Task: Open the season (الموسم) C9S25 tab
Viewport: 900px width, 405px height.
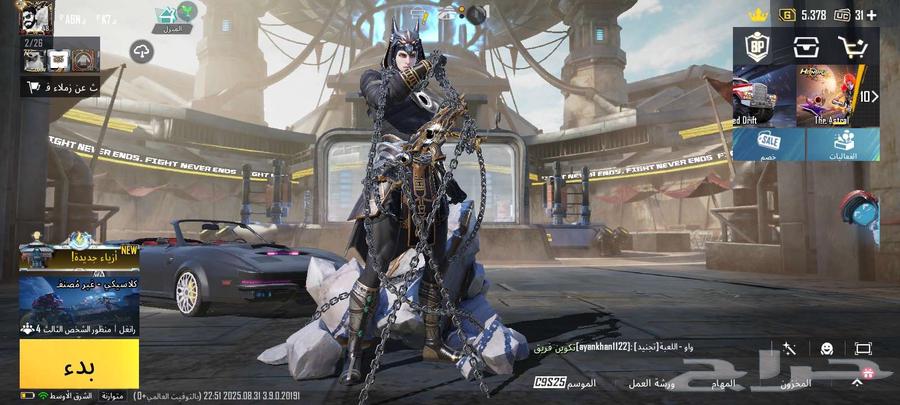Action: 566,383
